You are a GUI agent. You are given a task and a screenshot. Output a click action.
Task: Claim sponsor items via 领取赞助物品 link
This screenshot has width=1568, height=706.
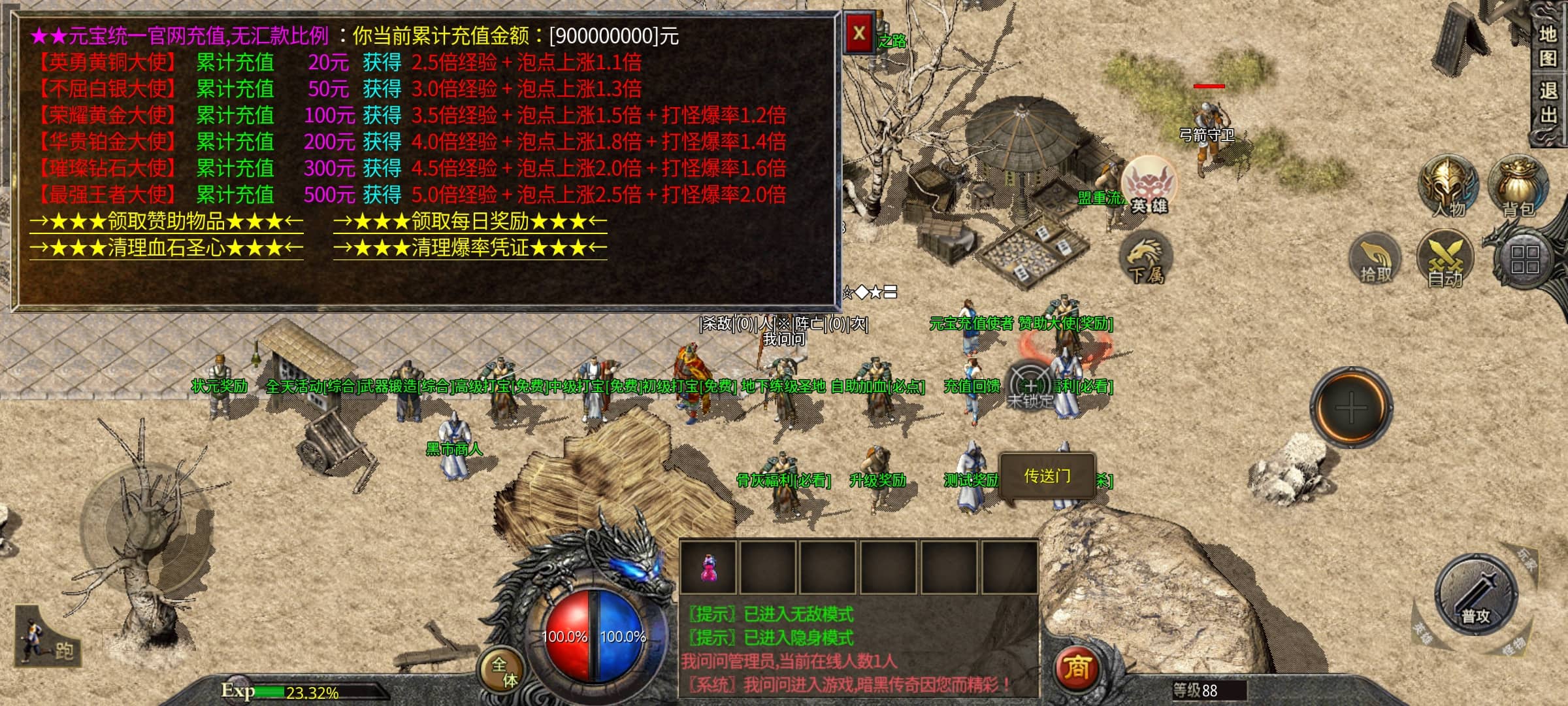166,222
